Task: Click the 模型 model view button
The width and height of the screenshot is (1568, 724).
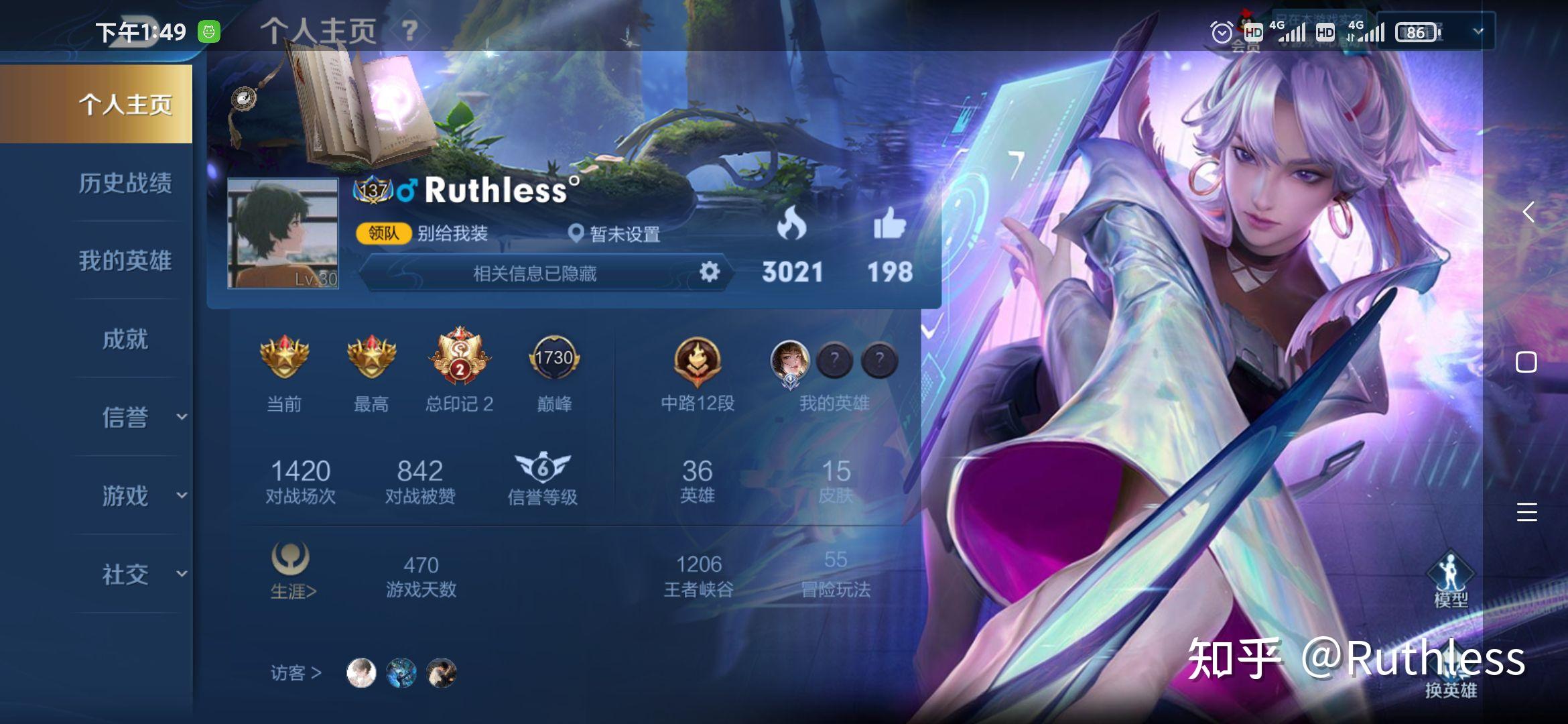Action: pyautogui.click(x=1450, y=579)
